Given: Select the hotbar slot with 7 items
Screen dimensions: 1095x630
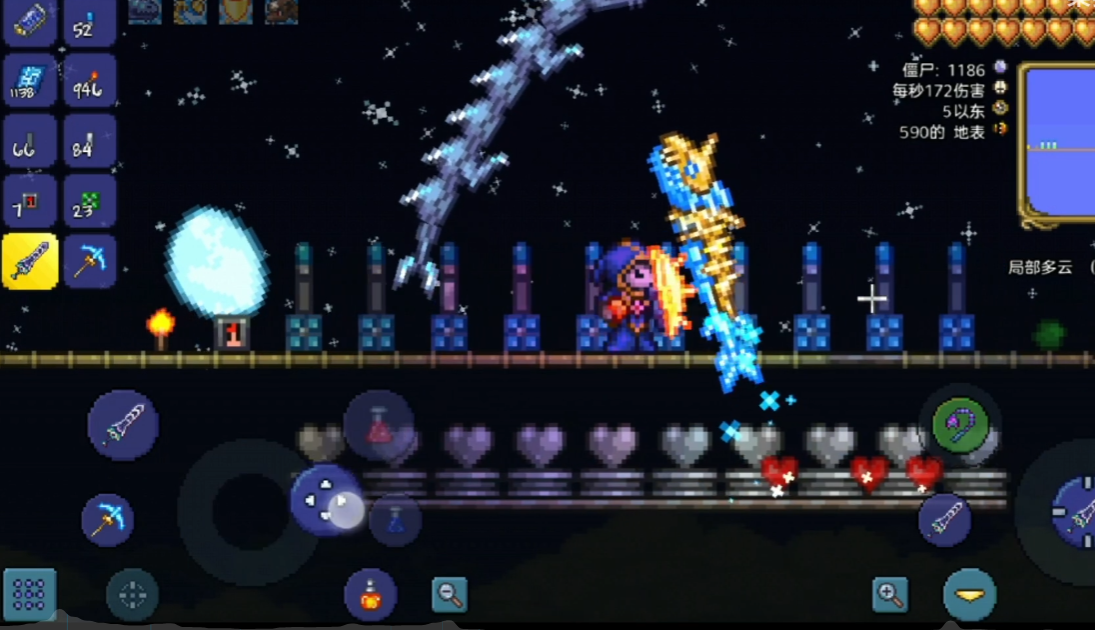Looking at the screenshot, I should pyautogui.click(x=29, y=201).
